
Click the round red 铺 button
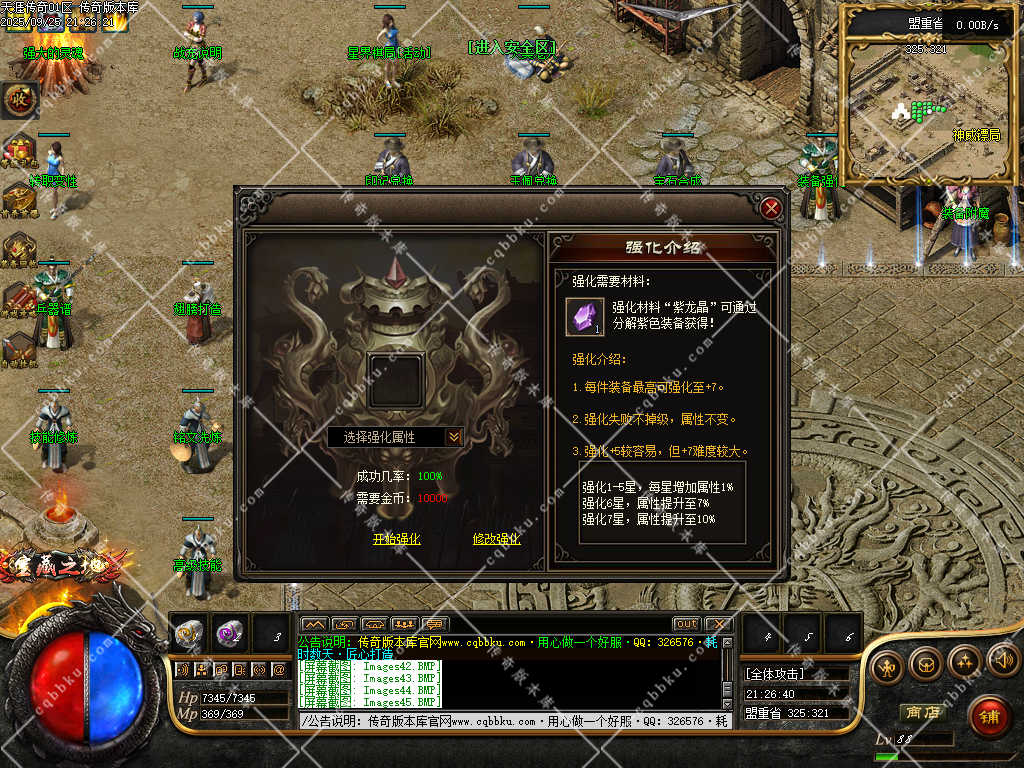coord(988,717)
